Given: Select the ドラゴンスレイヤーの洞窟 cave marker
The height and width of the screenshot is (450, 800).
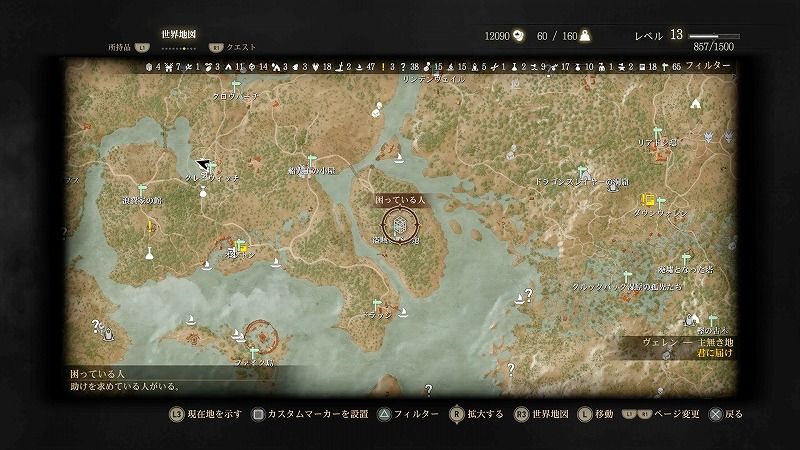Looking at the screenshot, I should (613, 187).
